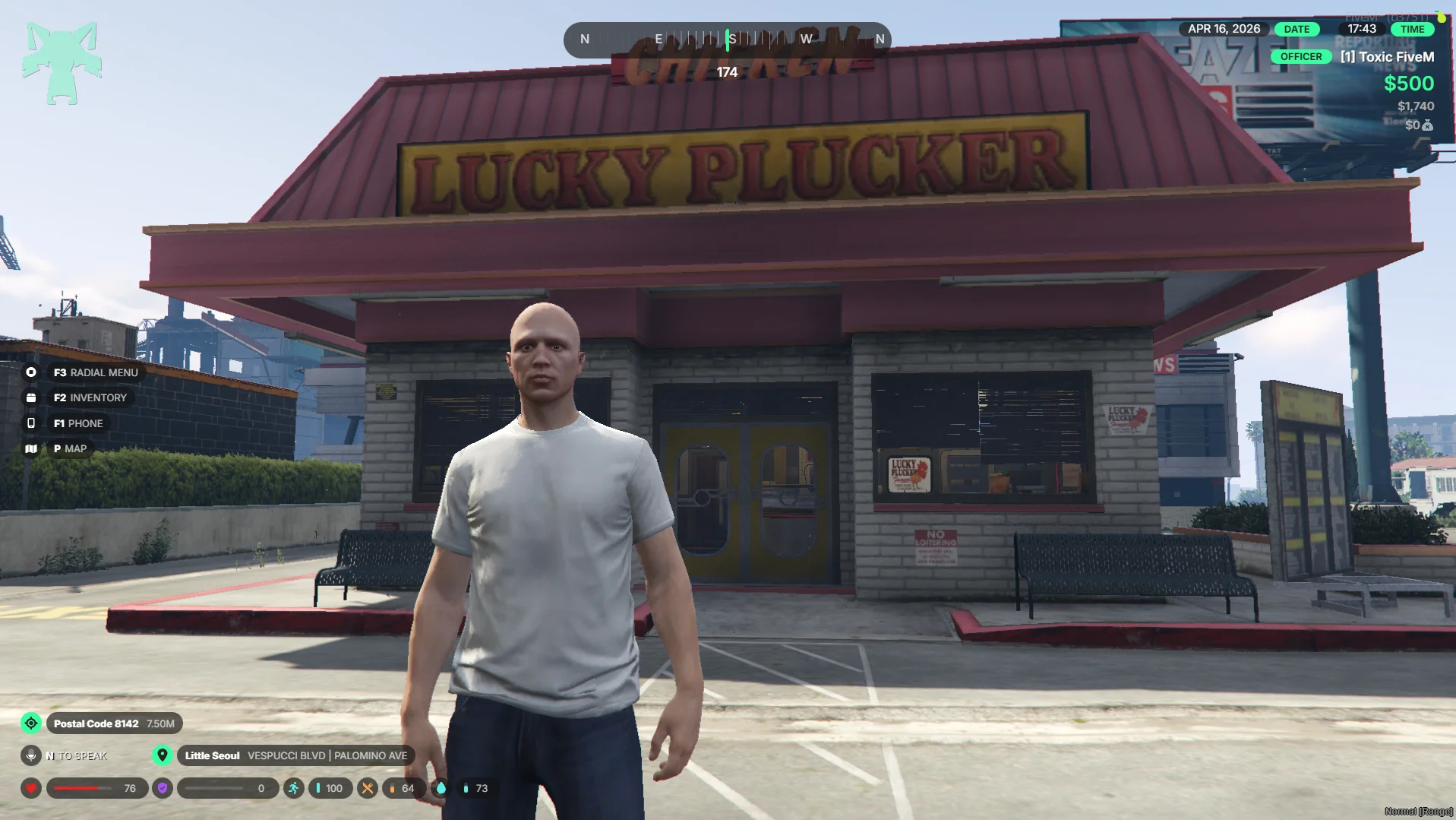Screen dimensions: 1456x820
Task: Click the green OFFICER job badge
Action: [1300, 57]
